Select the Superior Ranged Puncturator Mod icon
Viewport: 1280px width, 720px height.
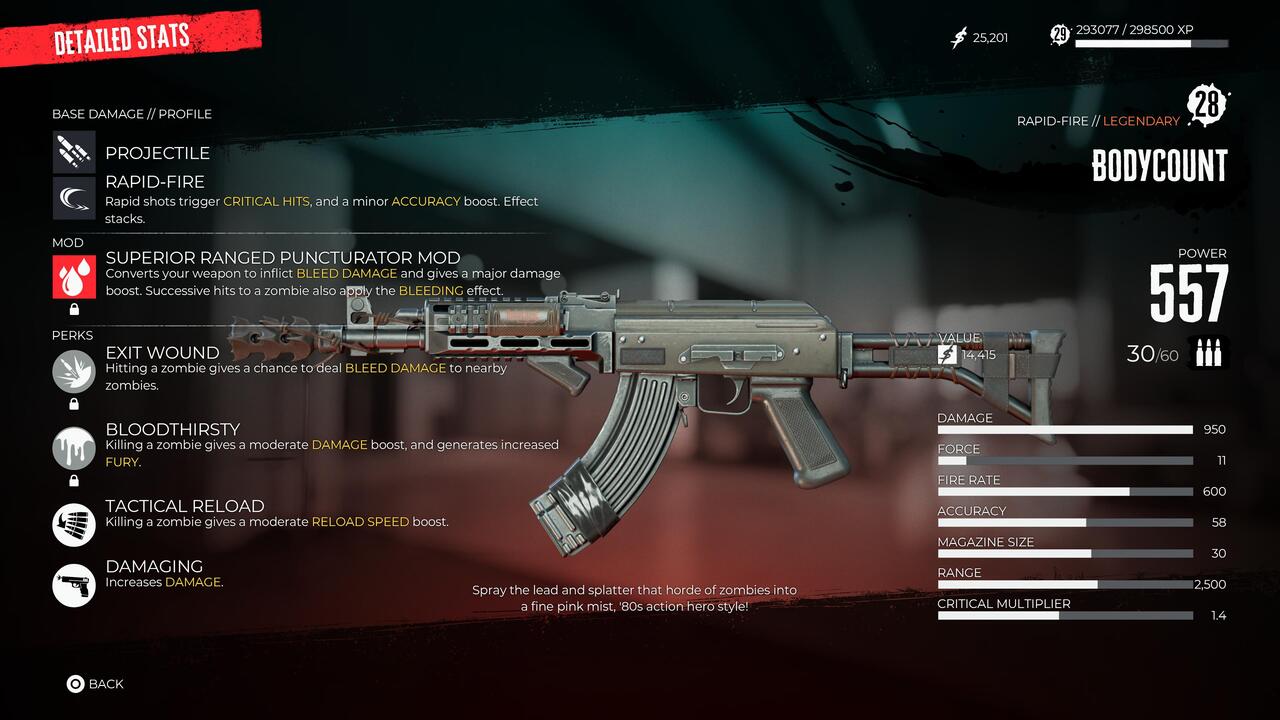(74, 277)
